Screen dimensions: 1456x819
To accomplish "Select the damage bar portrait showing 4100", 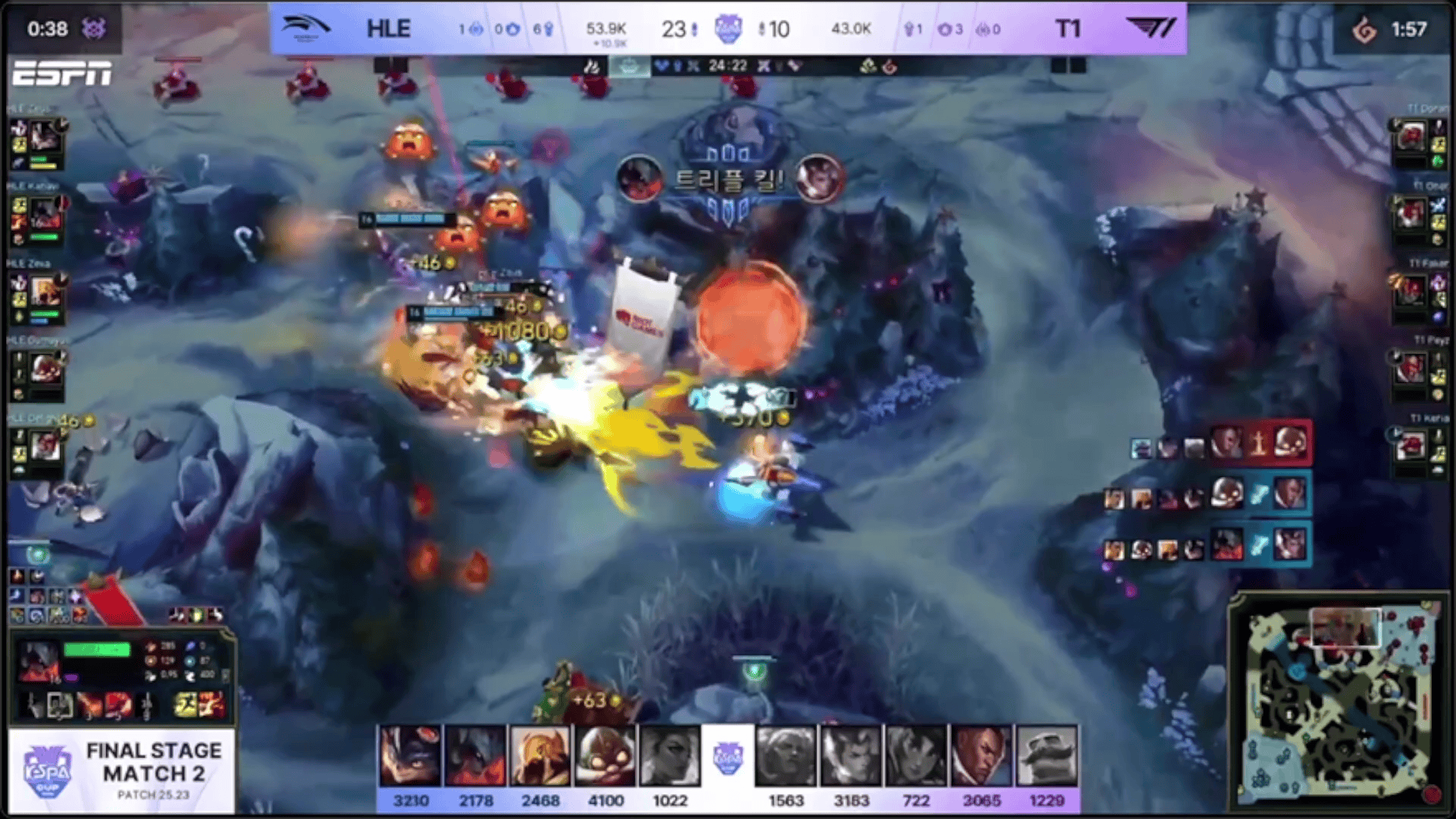I will (x=605, y=755).
